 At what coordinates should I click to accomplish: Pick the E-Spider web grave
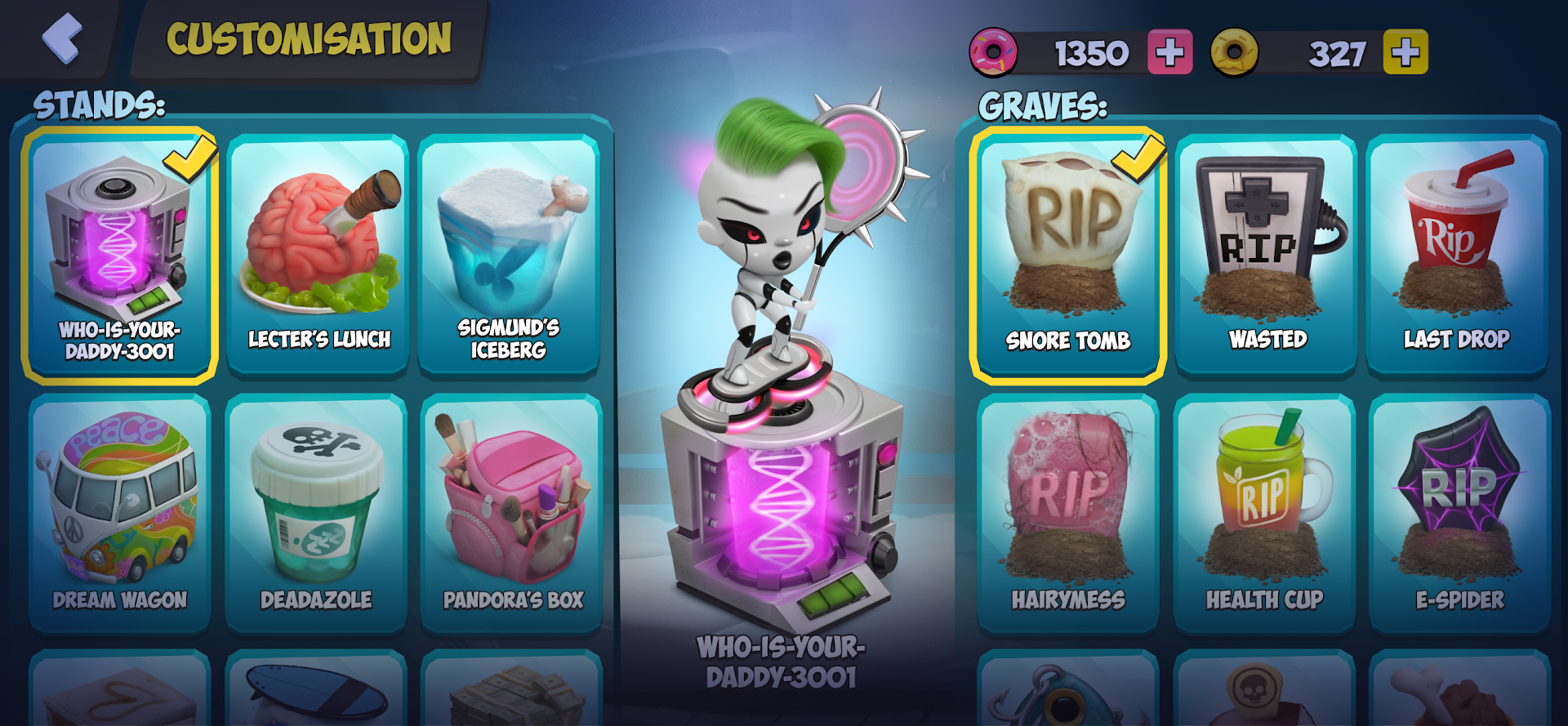click(x=1459, y=513)
